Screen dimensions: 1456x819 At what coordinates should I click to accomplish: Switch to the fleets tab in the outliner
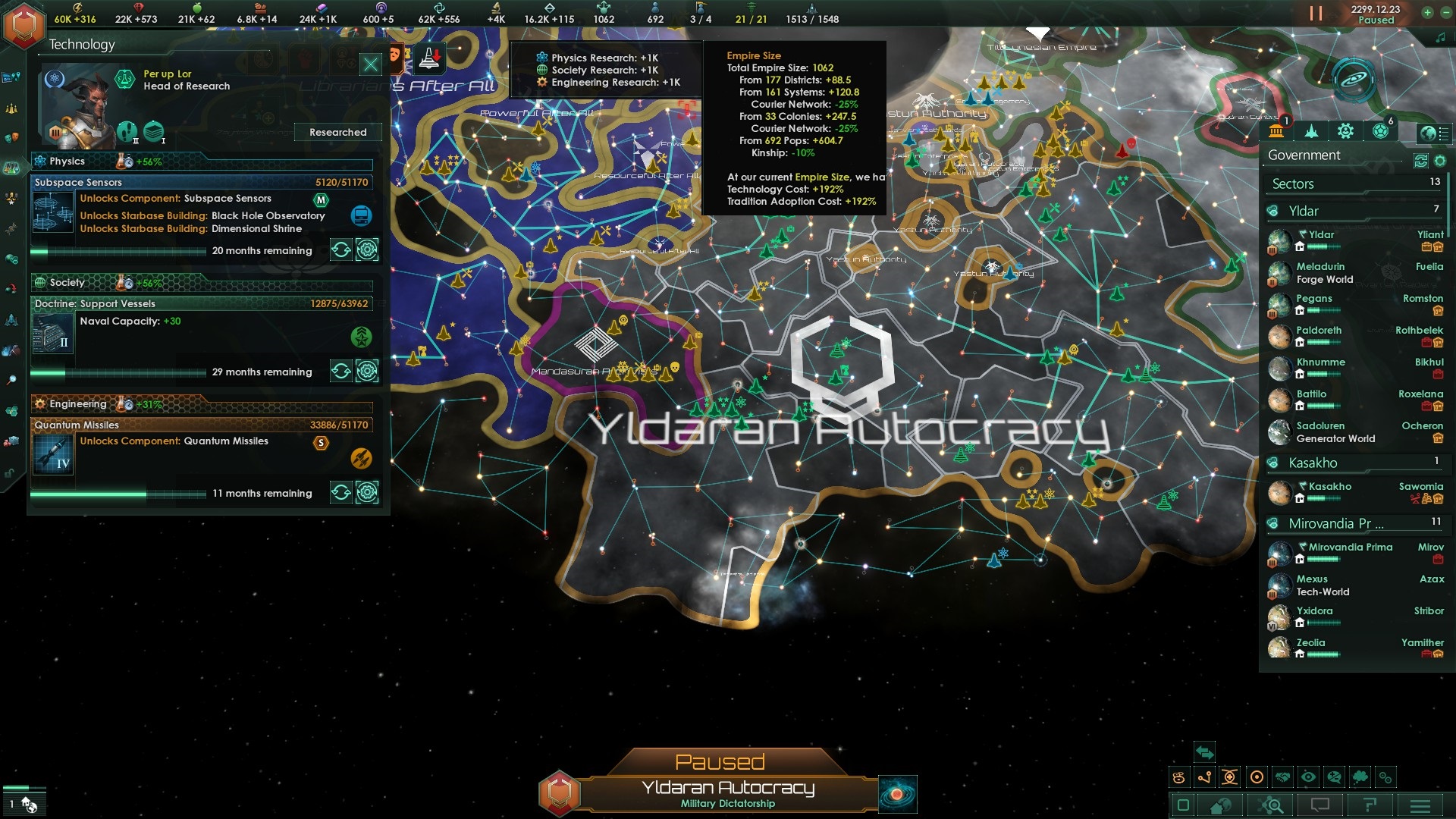click(1312, 131)
